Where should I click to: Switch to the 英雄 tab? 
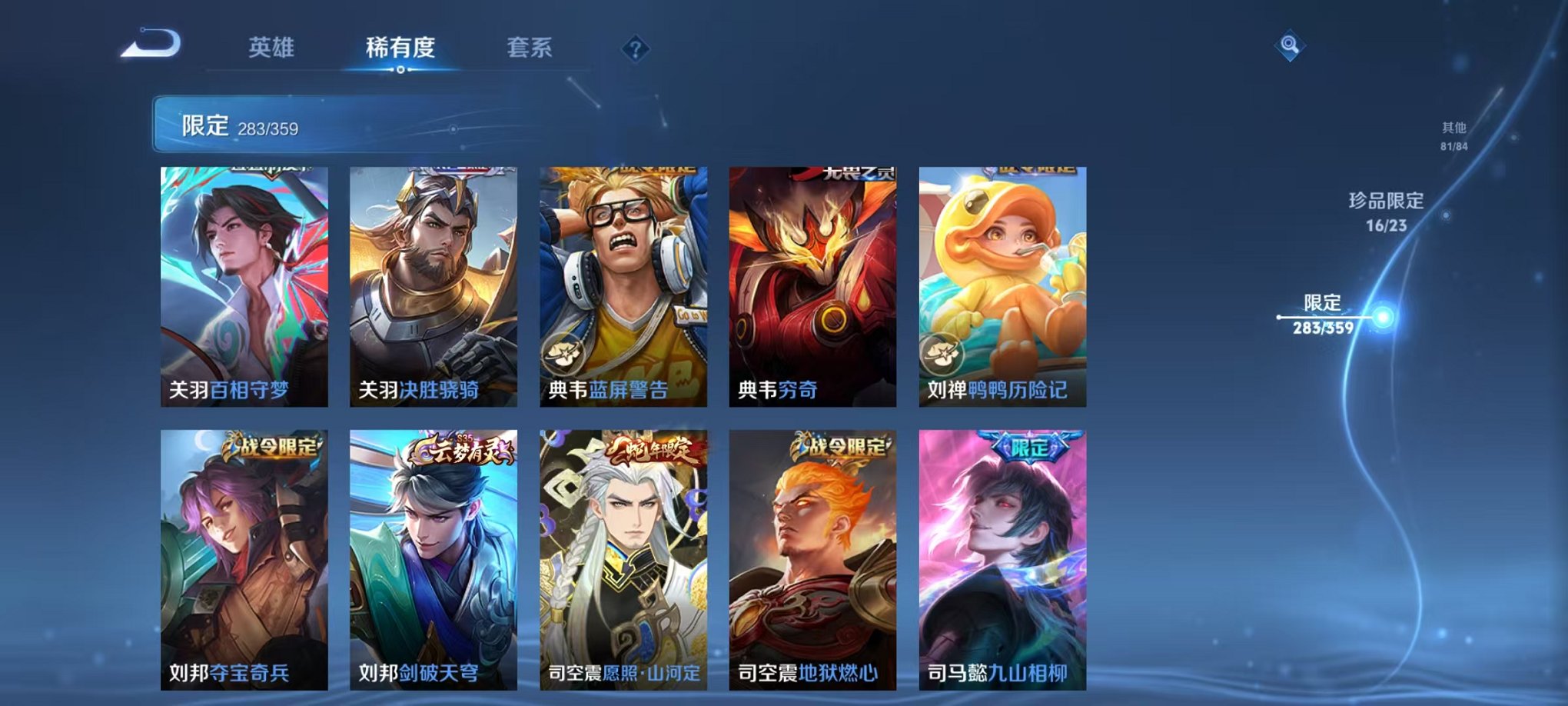[273, 48]
